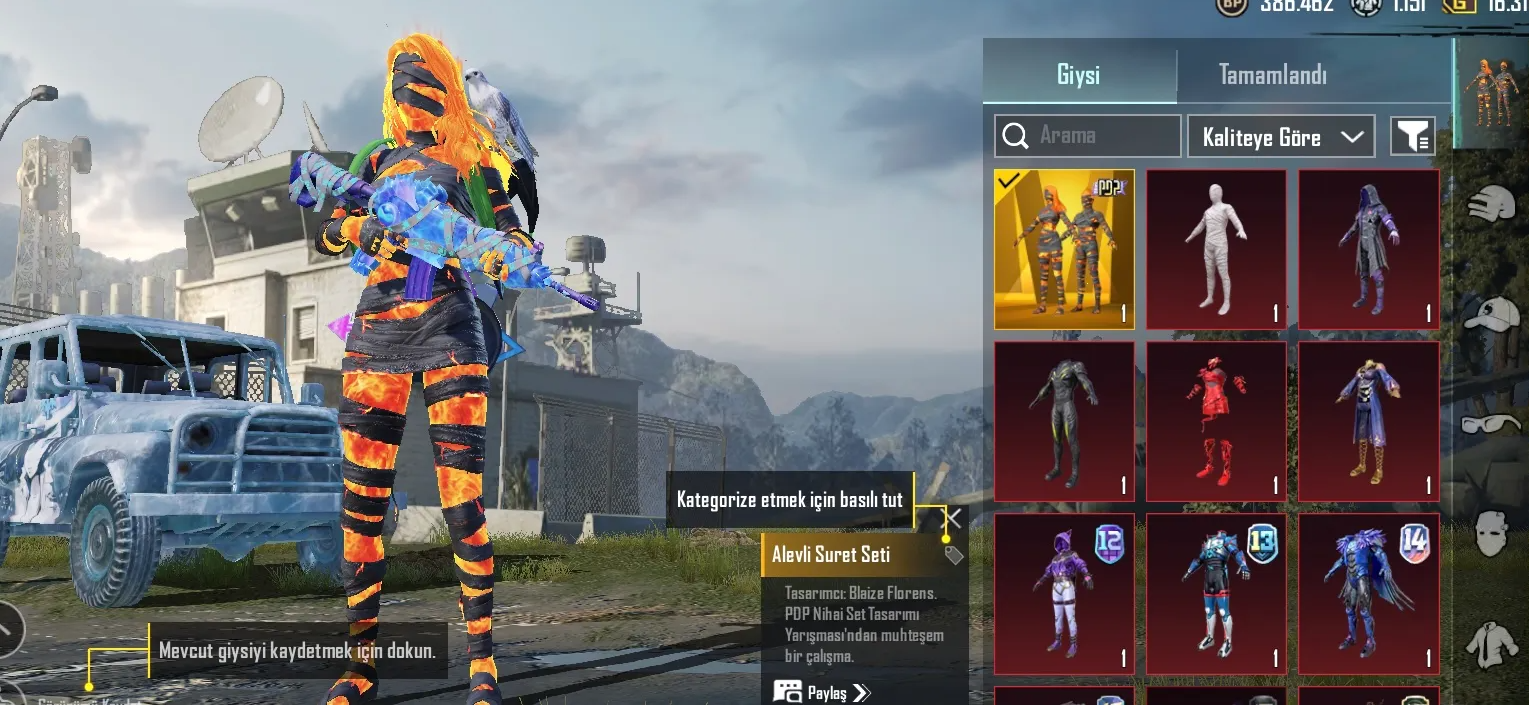Viewport: 1529px width, 705px height.
Task: Show the cap headwear category
Action: tap(1491, 314)
